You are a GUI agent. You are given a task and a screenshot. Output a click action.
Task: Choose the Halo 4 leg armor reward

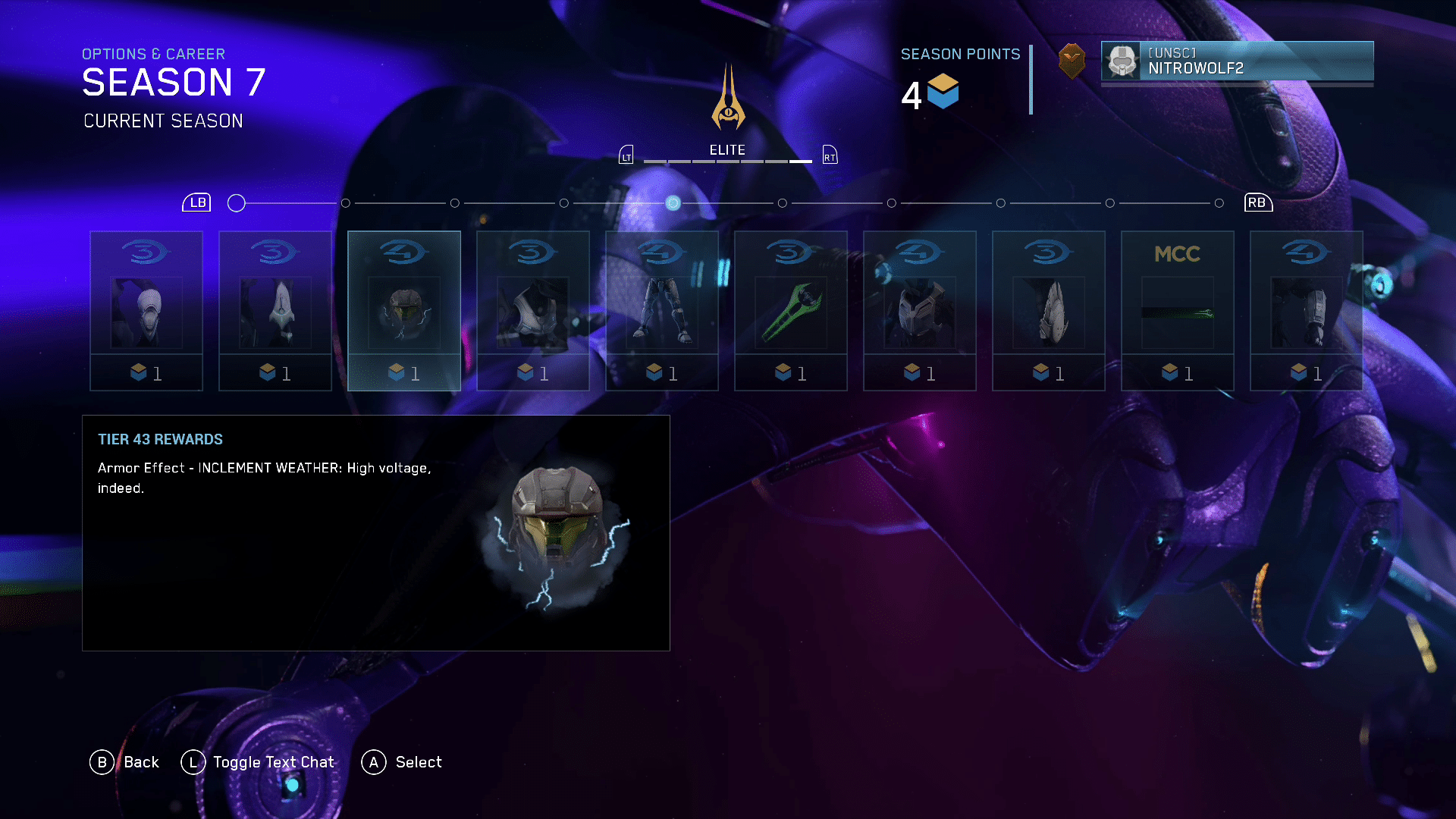coord(662,310)
